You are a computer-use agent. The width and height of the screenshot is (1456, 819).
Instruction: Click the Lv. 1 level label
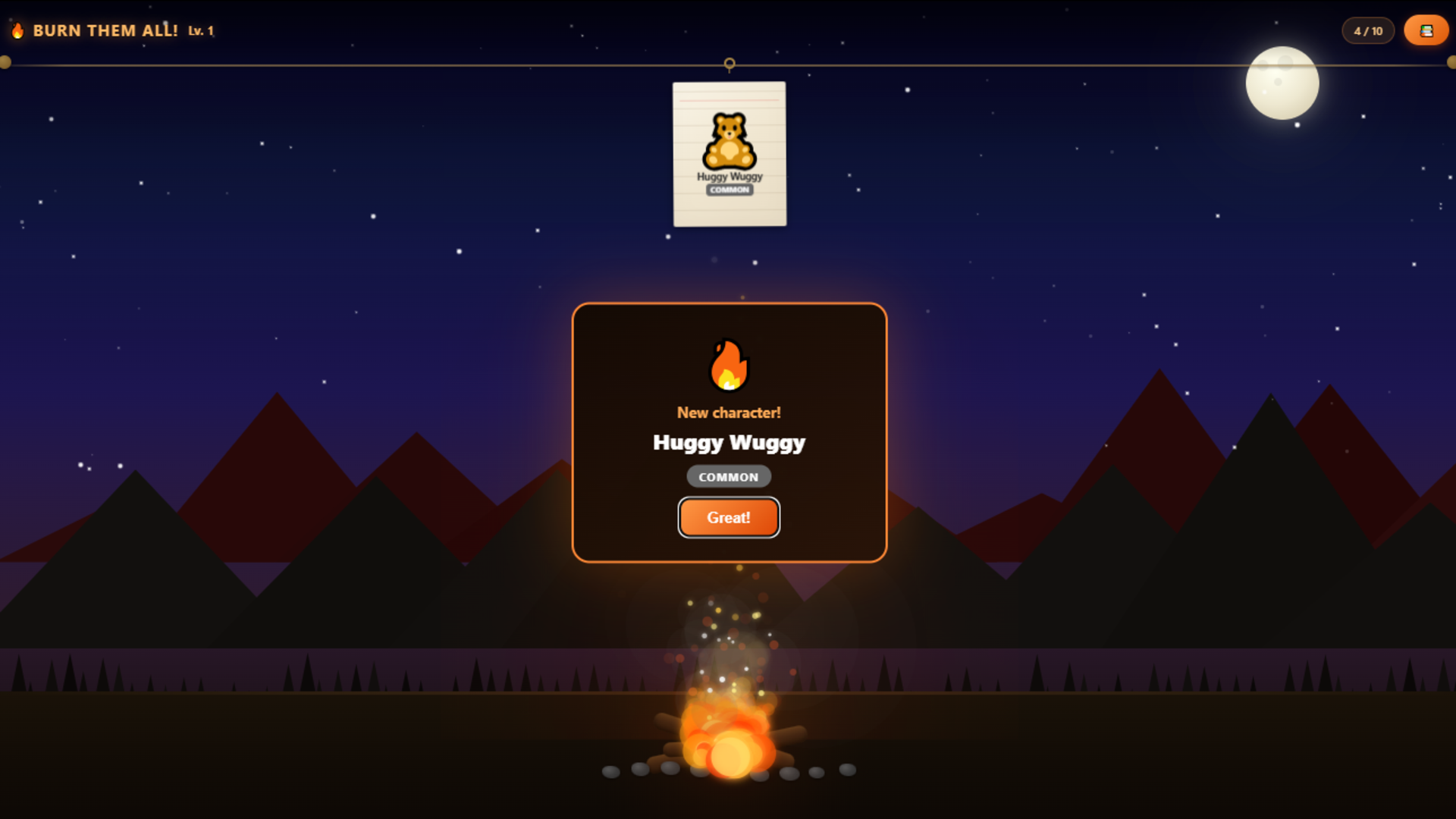pyautogui.click(x=200, y=33)
